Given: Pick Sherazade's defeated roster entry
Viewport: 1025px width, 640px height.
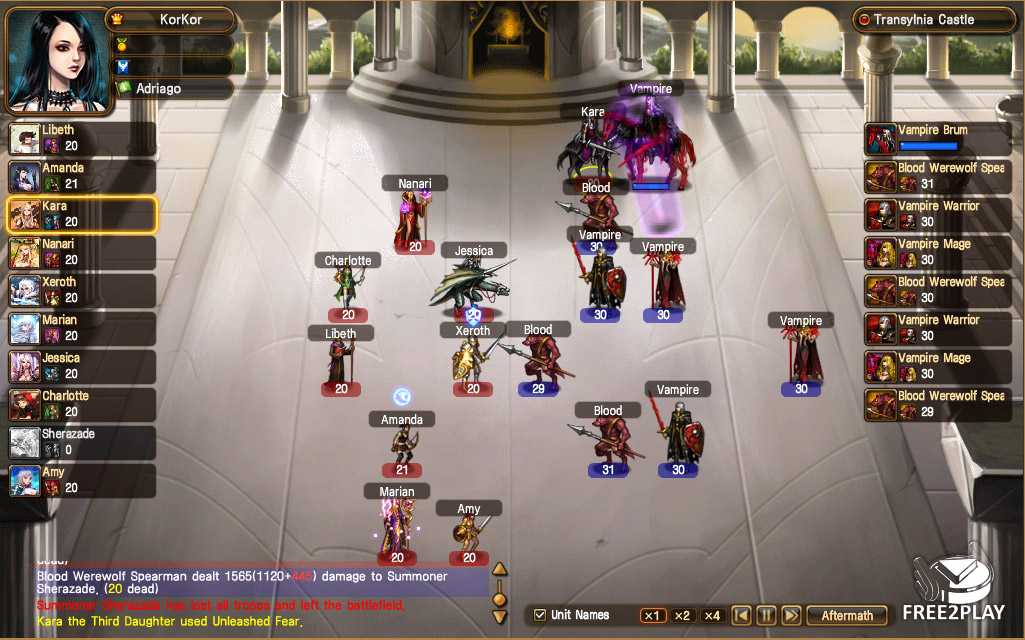Looking at the screenshot, I should tap(82, 442).
